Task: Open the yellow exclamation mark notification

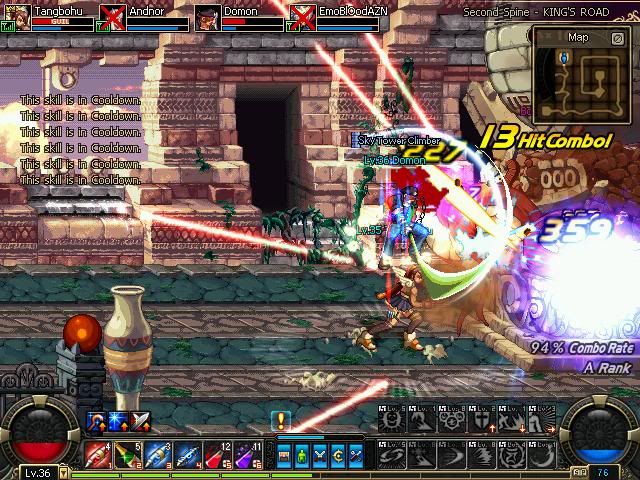Action: click(x=281, y=421)
